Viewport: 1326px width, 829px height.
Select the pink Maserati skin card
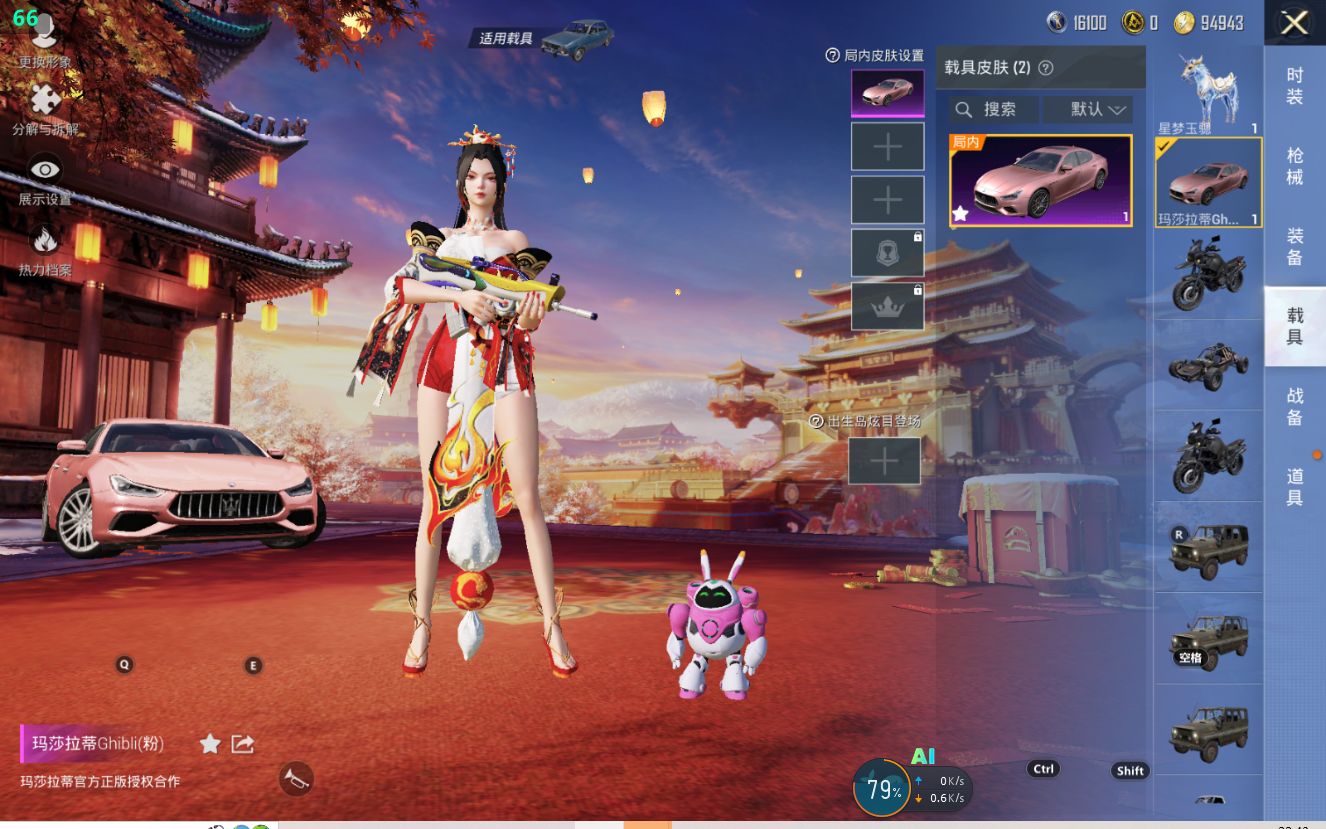[1040, 181]
